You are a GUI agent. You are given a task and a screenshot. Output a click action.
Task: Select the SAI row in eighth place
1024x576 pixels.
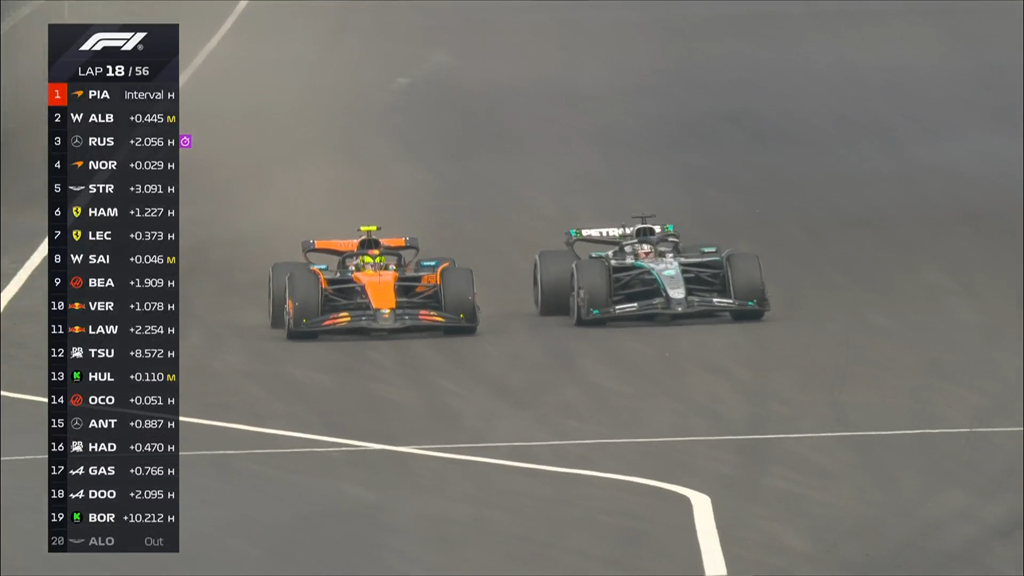tap(113, 259)
